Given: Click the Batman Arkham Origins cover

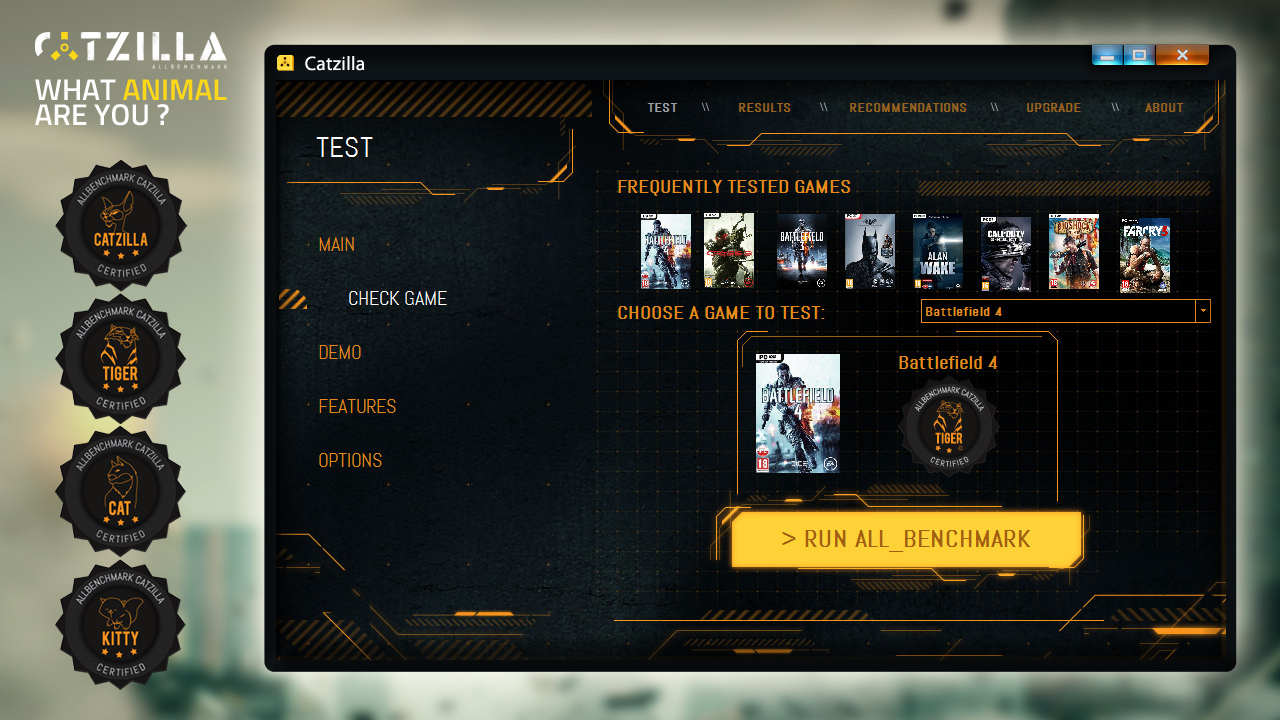Looking at the screenshot, I should 869,251.
